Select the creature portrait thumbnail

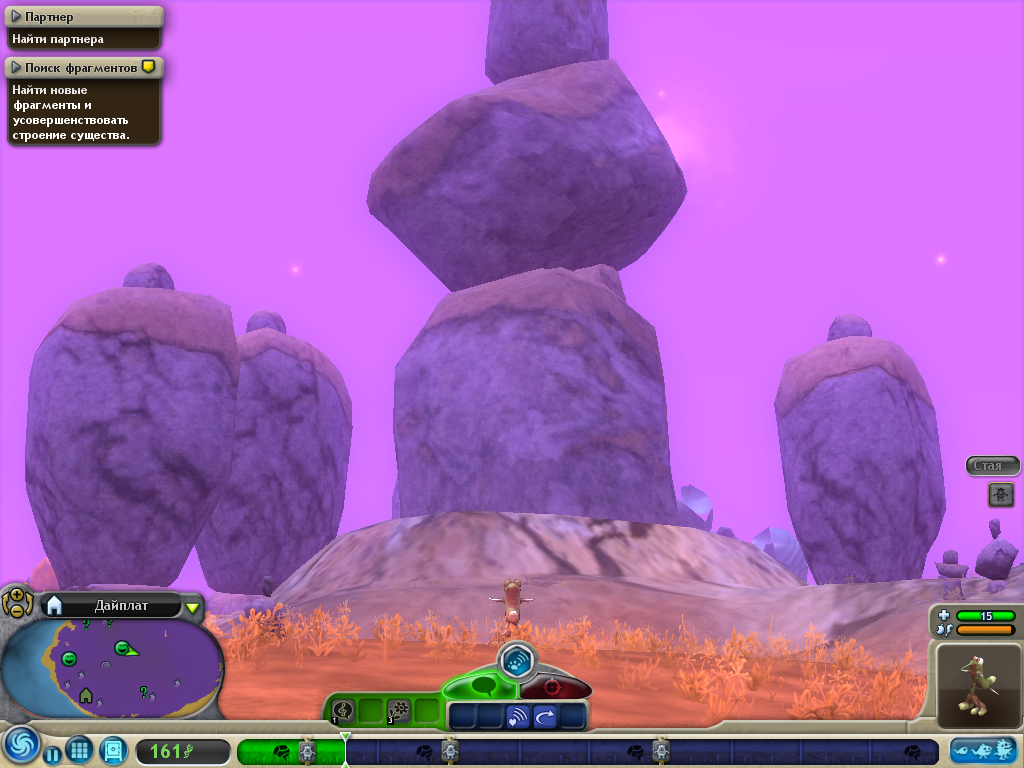(978, 685)
